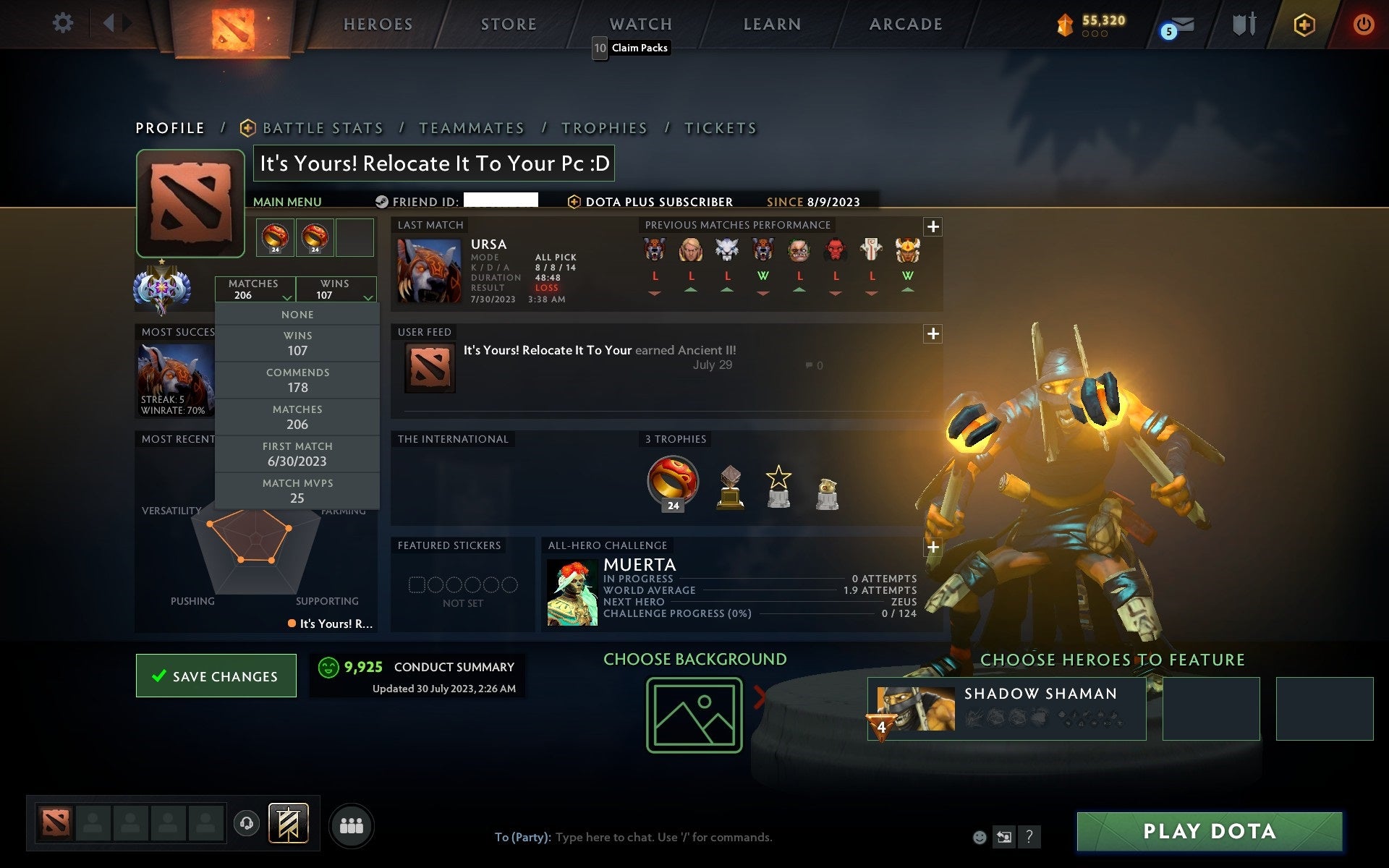The width and height of the screenshot is (1389, 868).
Task: Open the friends list icon near the chat
Action: coord(352,825)
